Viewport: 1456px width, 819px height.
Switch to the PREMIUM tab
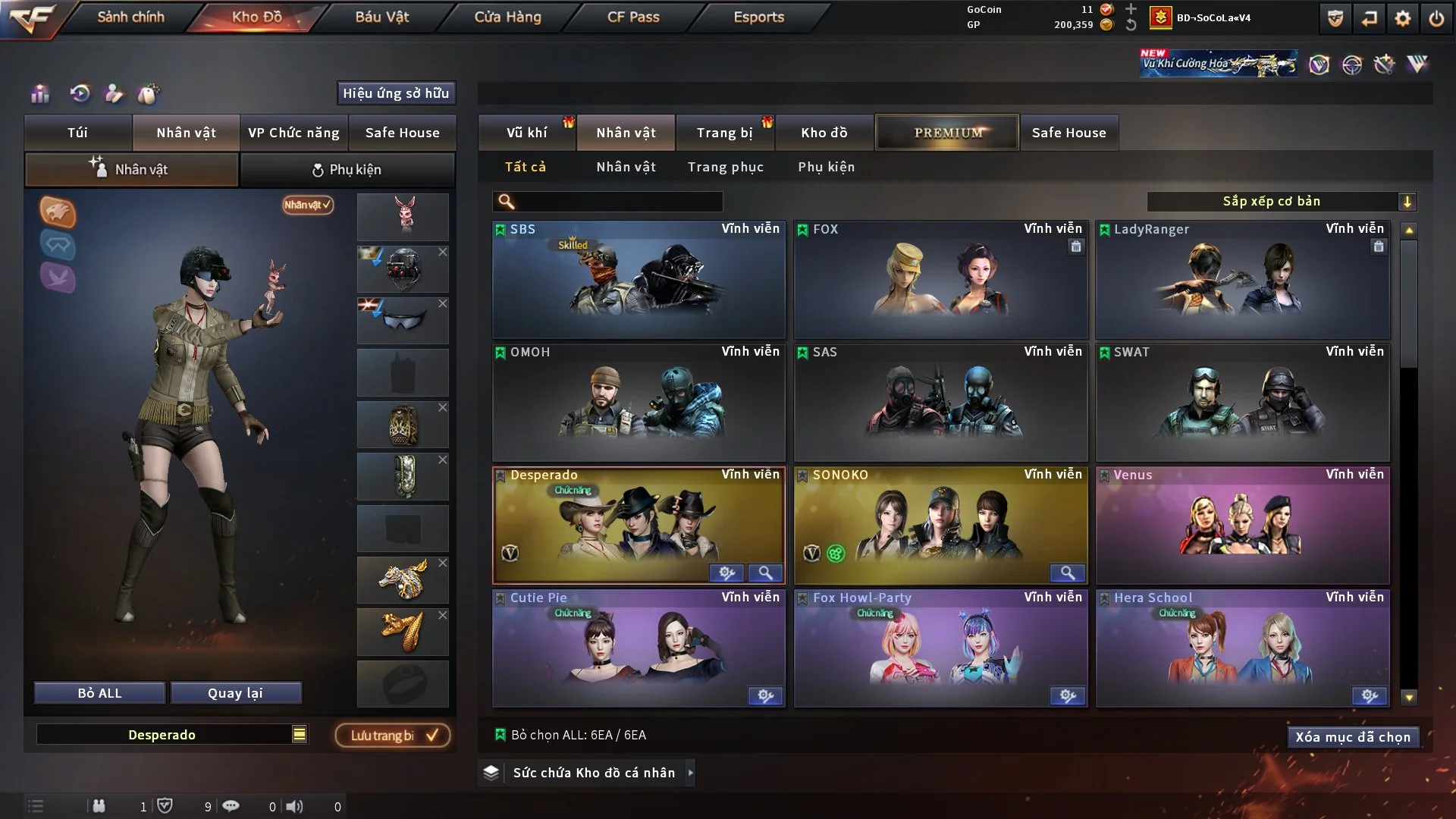coord(946,132)
